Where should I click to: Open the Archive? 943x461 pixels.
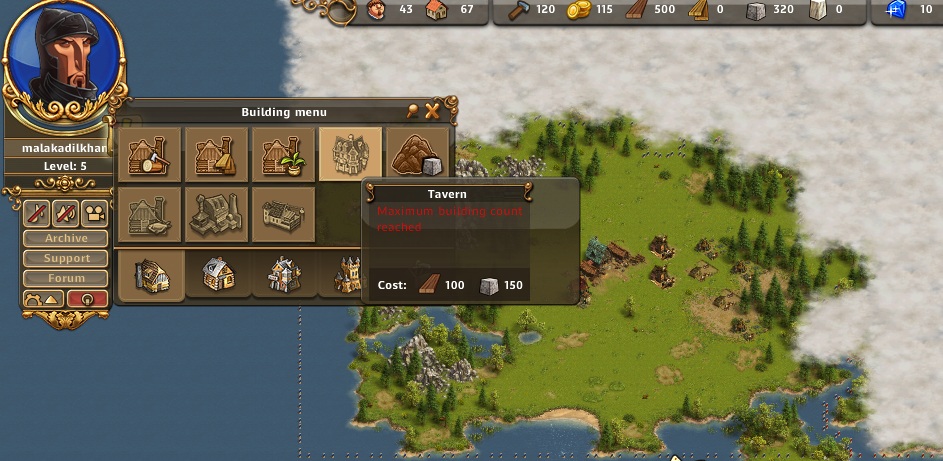66,238
